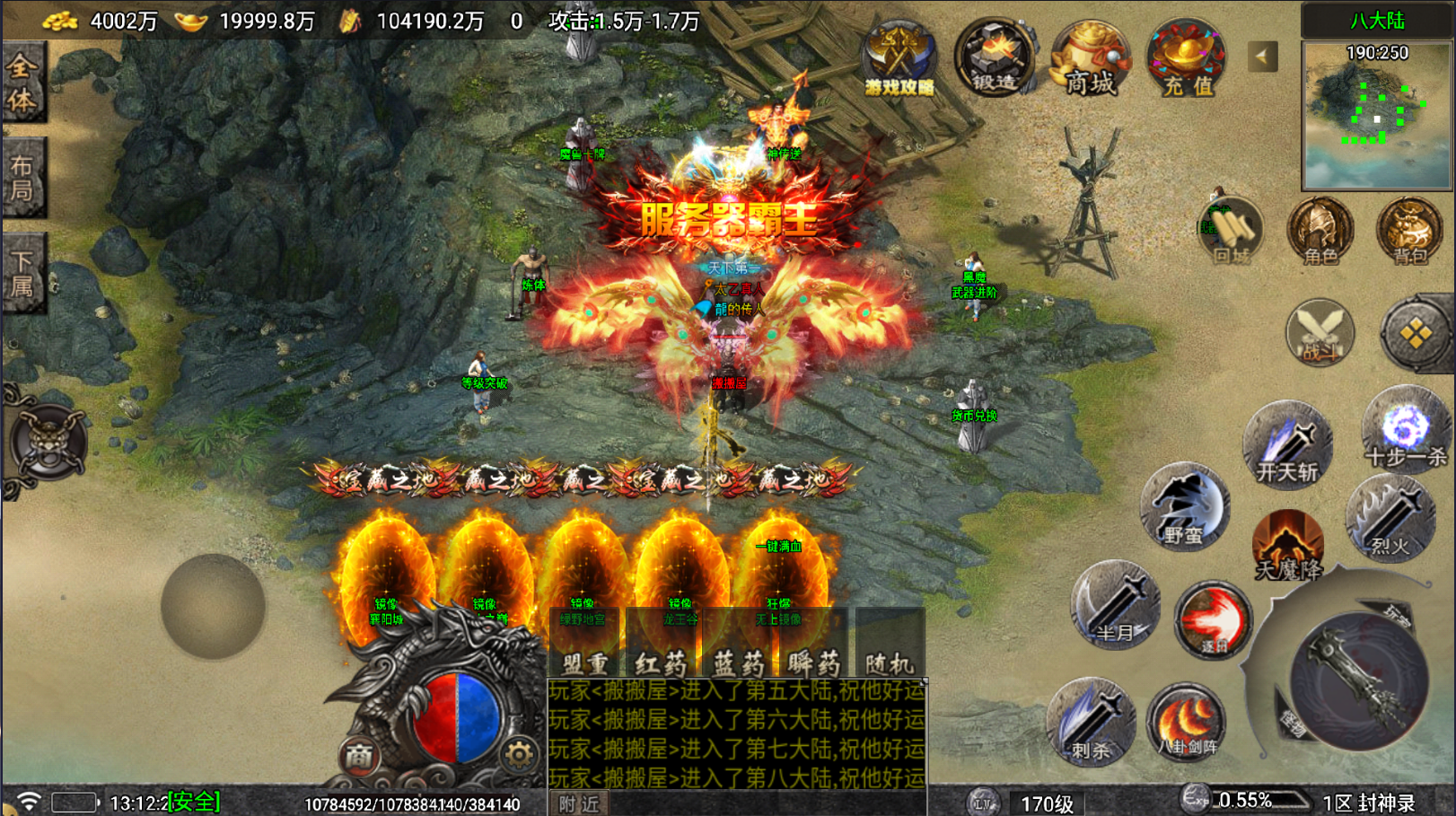Image resolution: width=1456 pixels, height=816 pixels.
Task: Open the 锻造 forging menu
Action: tap(994, 59)
